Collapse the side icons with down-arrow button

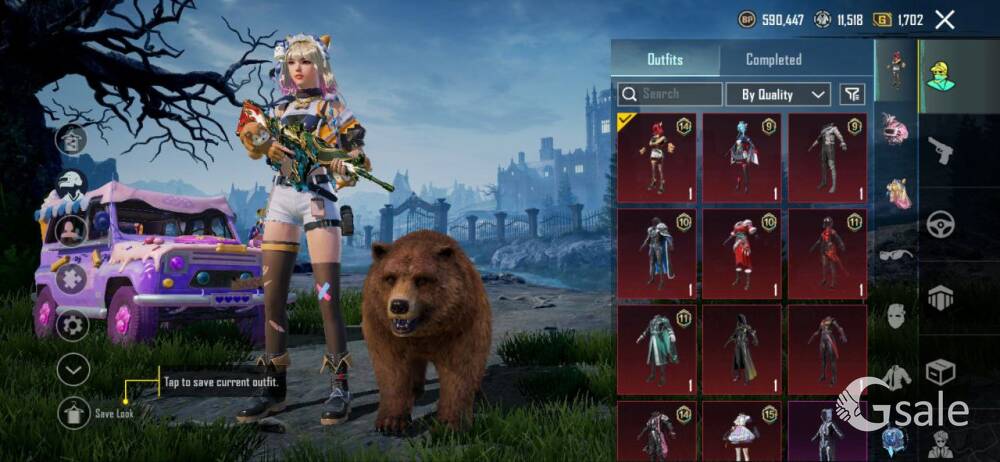pyautogui.click(x=73, y=370)
